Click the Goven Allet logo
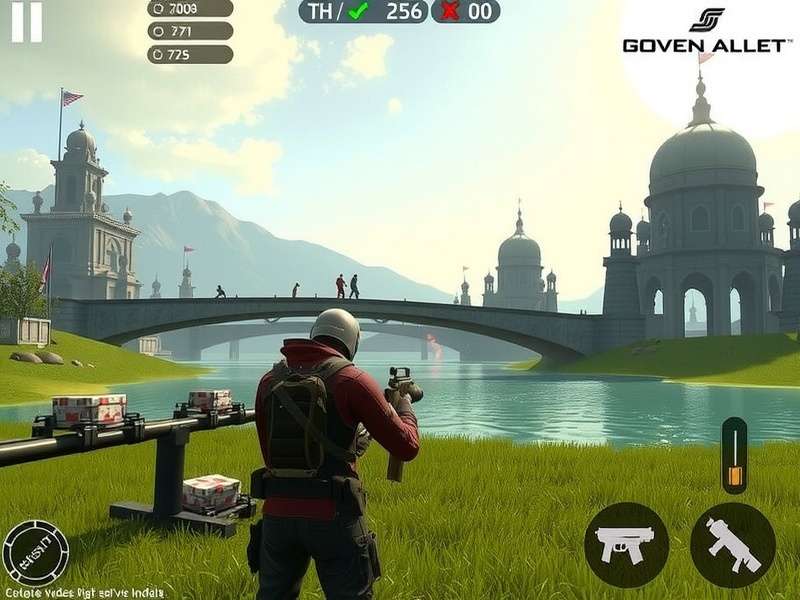The width and height of the screenshot is (800, 600). coord(706,32)
